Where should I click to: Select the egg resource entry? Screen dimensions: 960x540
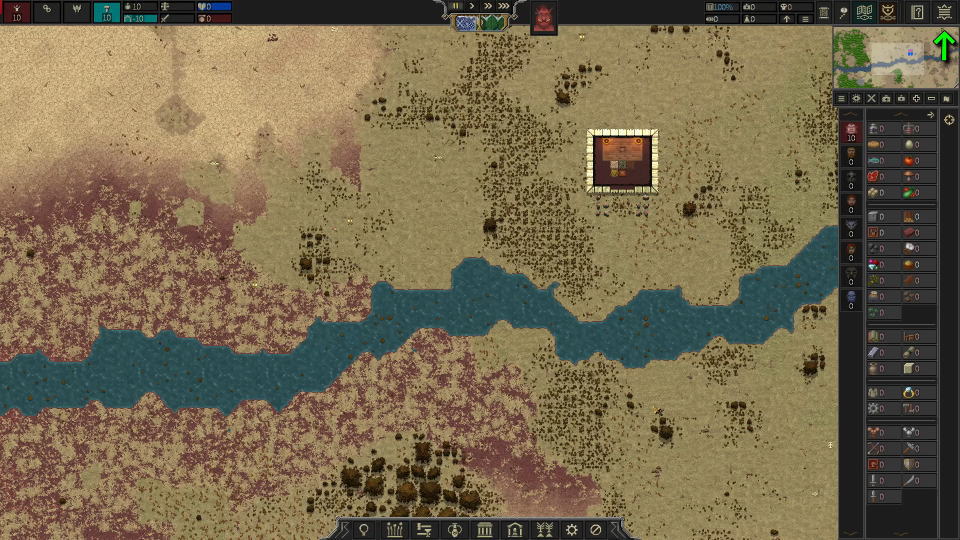pos(910,144)
